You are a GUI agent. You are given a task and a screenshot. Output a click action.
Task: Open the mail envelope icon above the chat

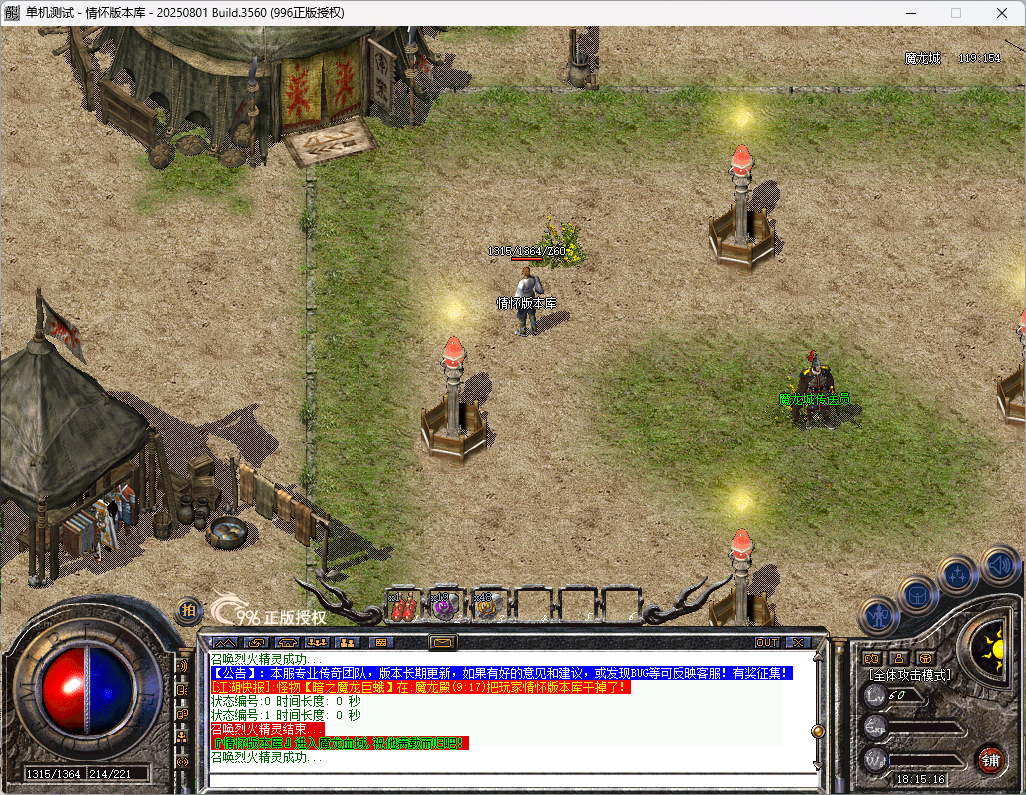442,642
